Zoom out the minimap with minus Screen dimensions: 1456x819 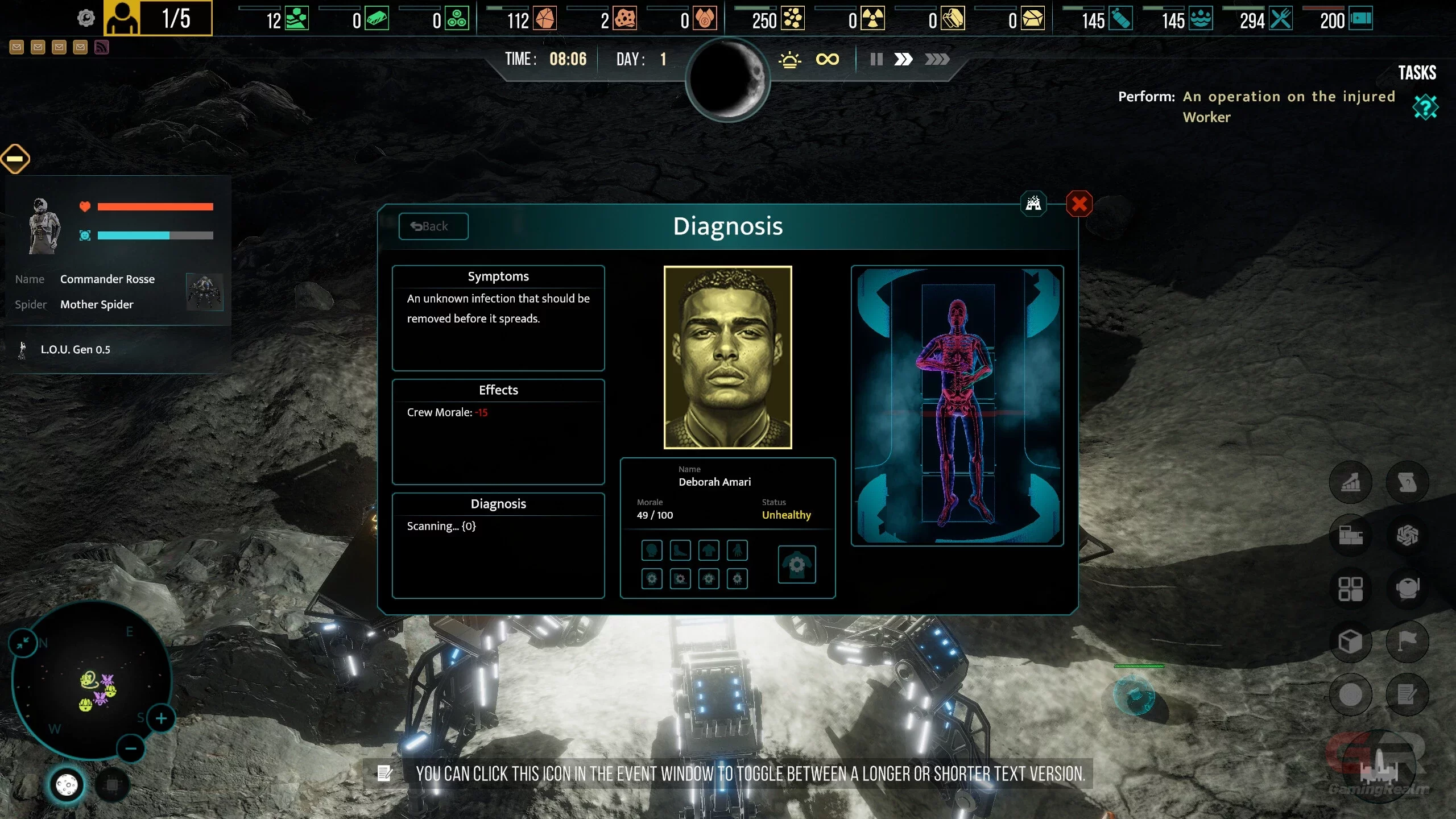tap(130, 748)
